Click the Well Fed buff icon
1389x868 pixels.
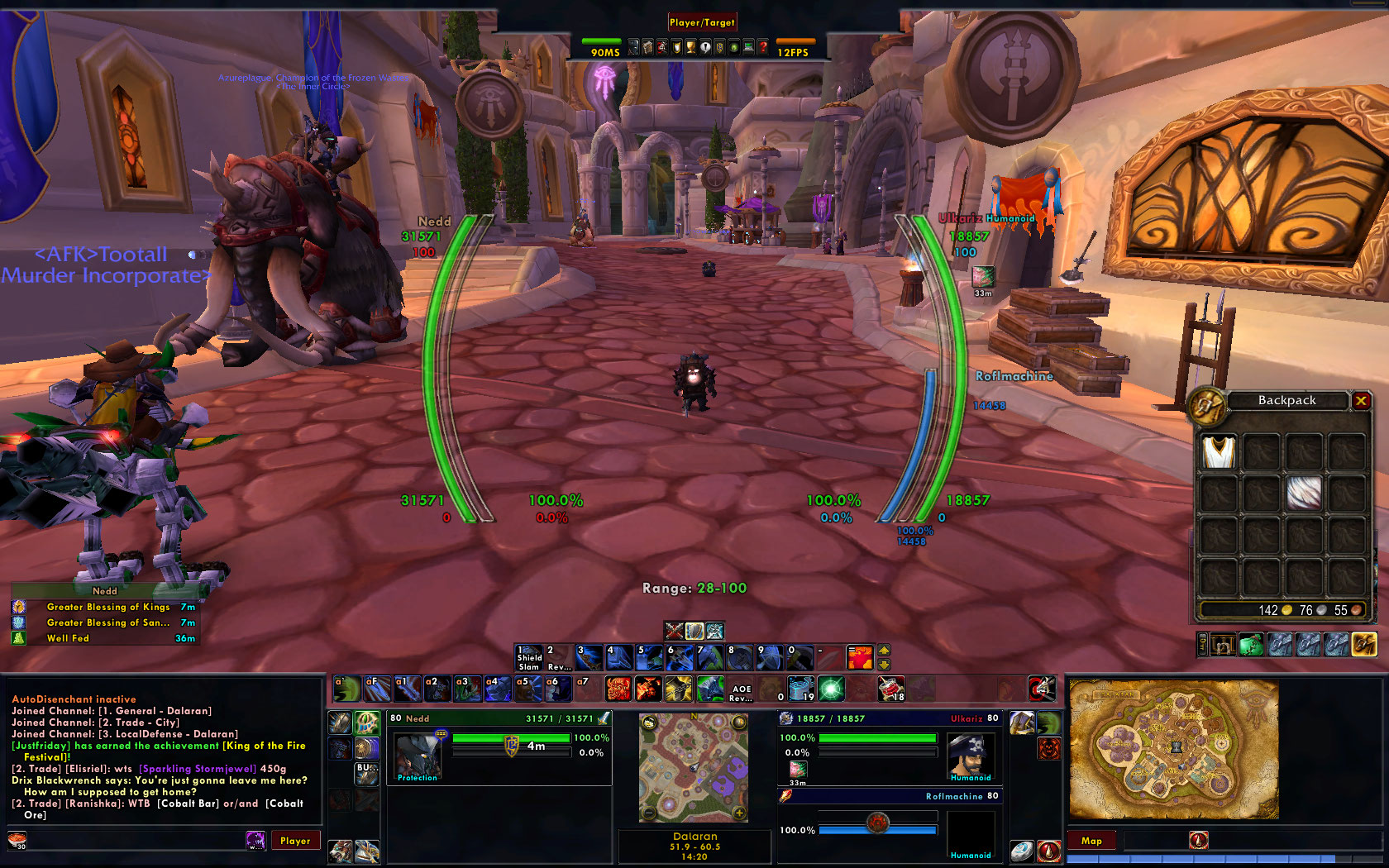18,638
